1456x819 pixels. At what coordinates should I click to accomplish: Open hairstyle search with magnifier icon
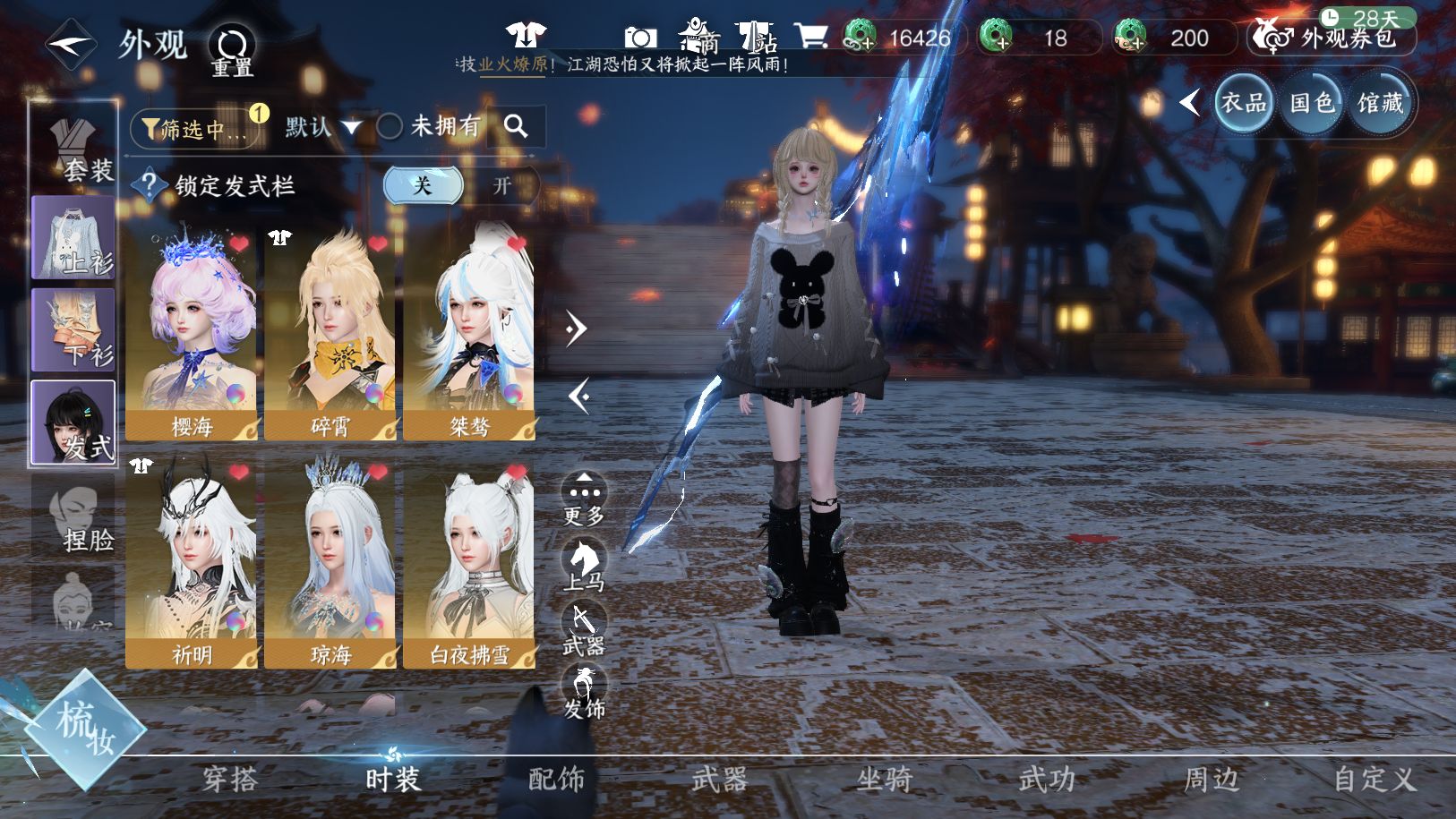tap(516, 126)
